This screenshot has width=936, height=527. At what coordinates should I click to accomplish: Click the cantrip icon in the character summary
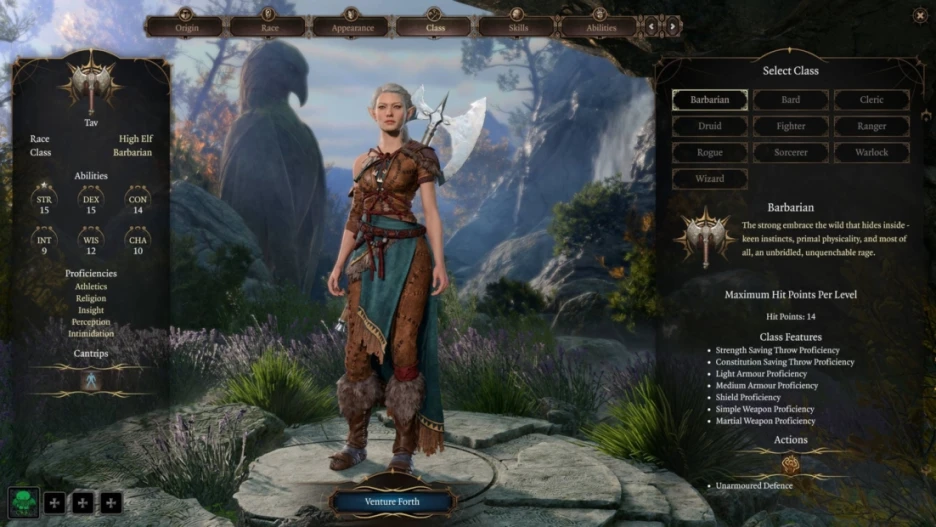click(x=91, y=380)
